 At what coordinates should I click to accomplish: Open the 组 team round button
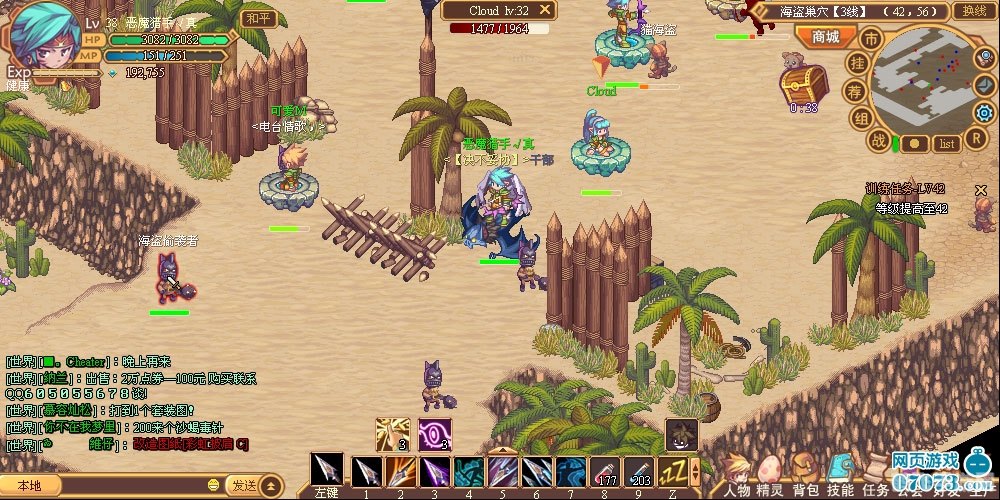(859, 118)
